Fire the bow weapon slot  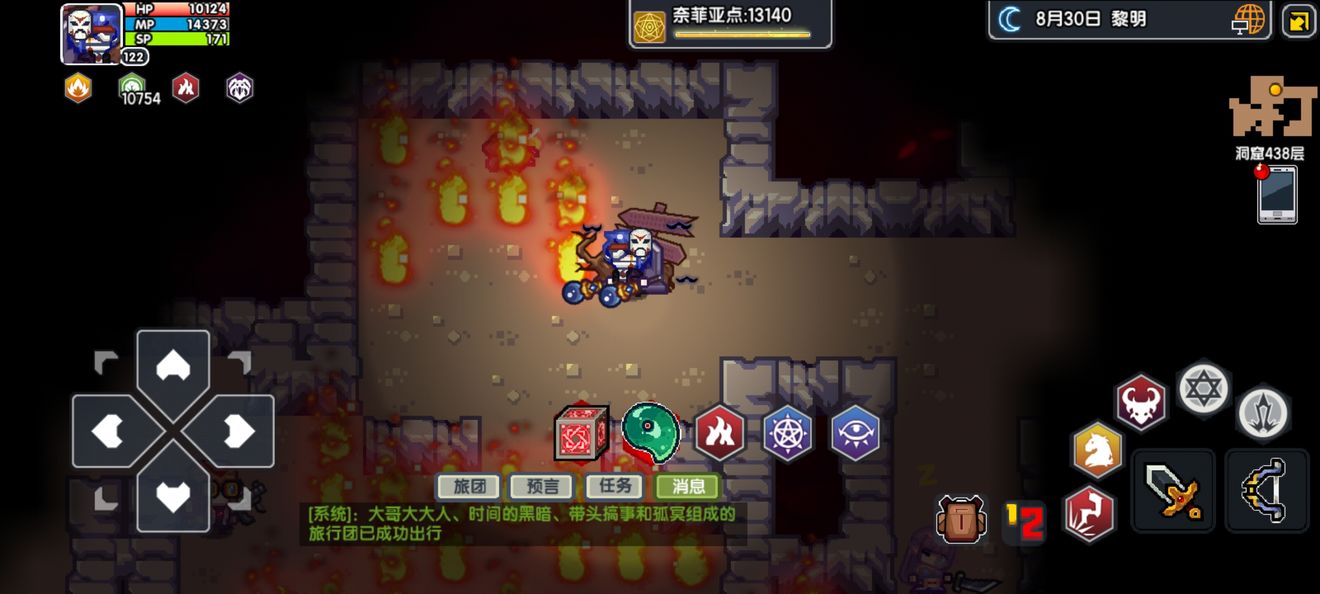[1266, 490]
